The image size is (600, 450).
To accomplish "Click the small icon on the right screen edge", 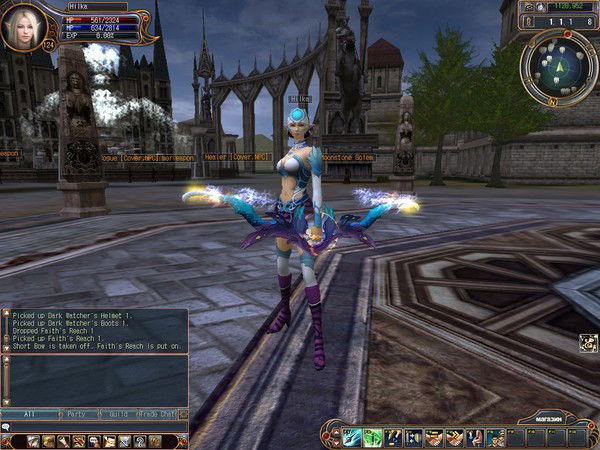I will coord(588,343).
